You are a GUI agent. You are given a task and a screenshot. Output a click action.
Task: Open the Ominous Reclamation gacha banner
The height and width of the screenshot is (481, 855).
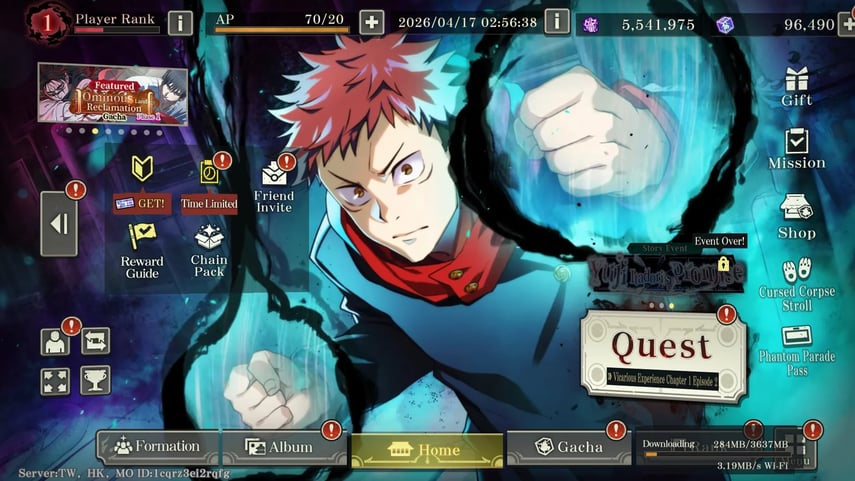[112, 94]
